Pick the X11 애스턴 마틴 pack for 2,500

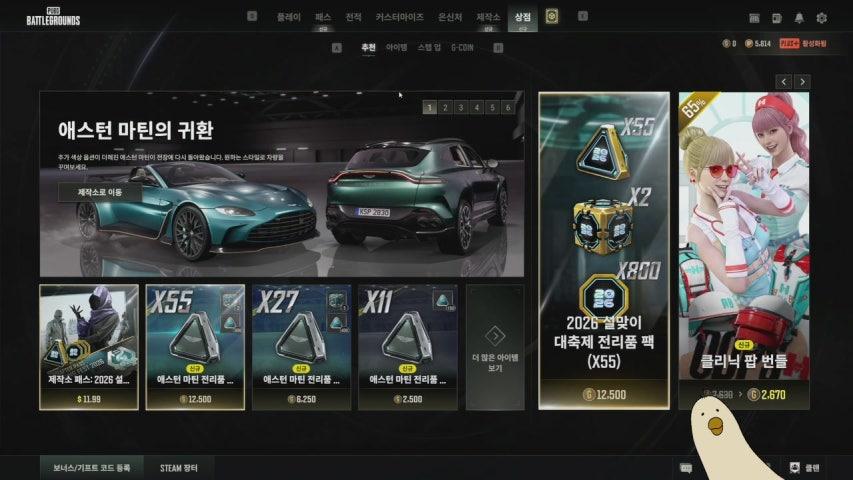407,347
